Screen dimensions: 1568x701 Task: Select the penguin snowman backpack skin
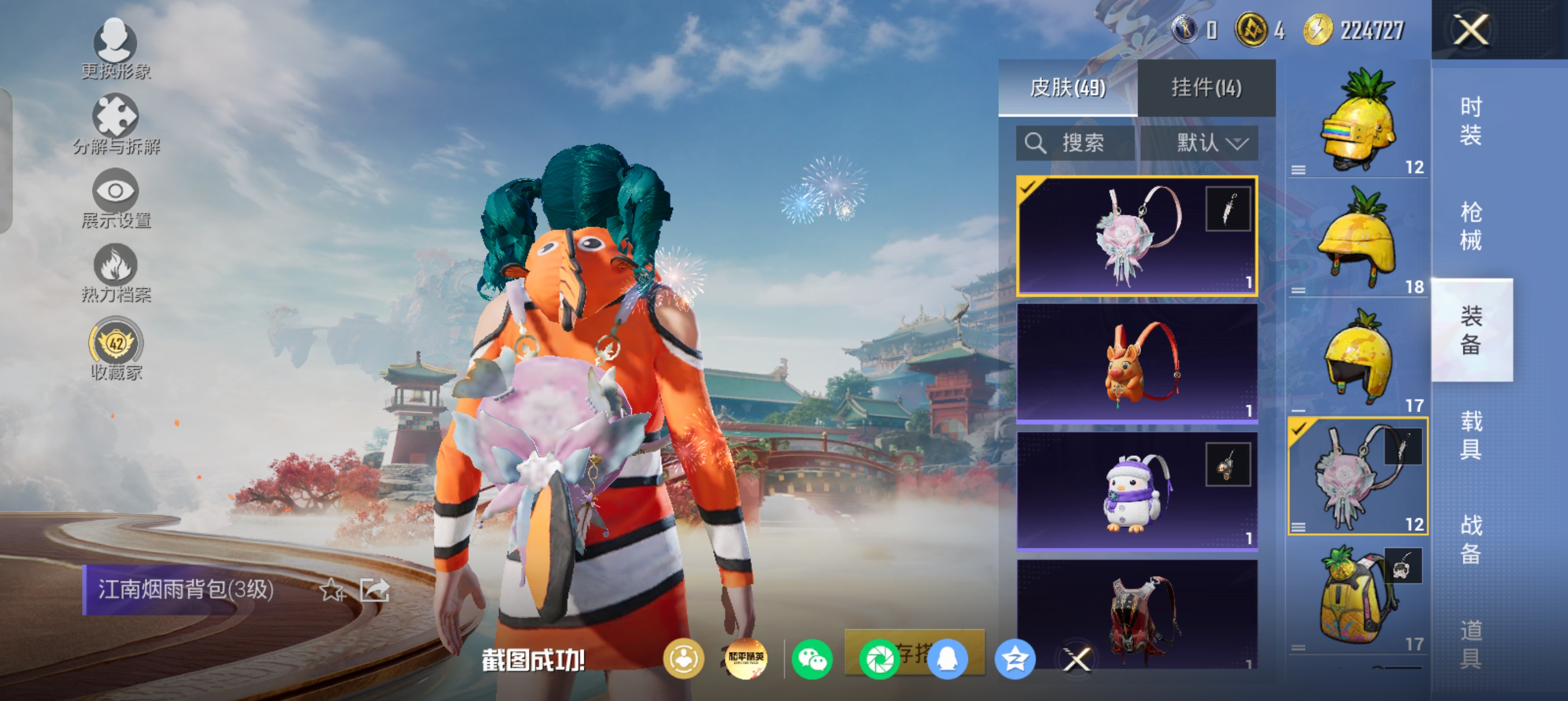(1137, 491)
